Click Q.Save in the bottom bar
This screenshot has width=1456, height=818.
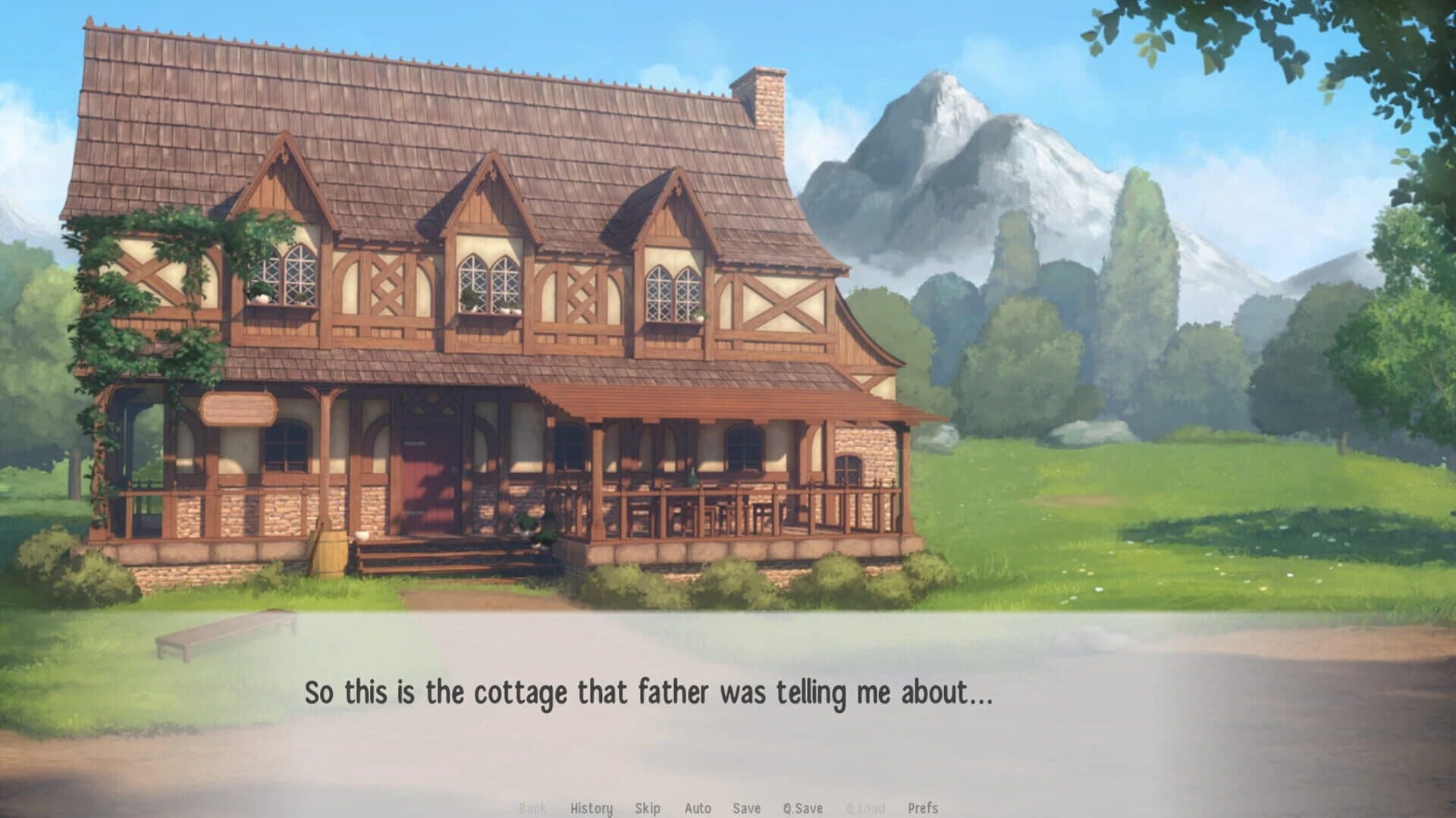[803, 808]
